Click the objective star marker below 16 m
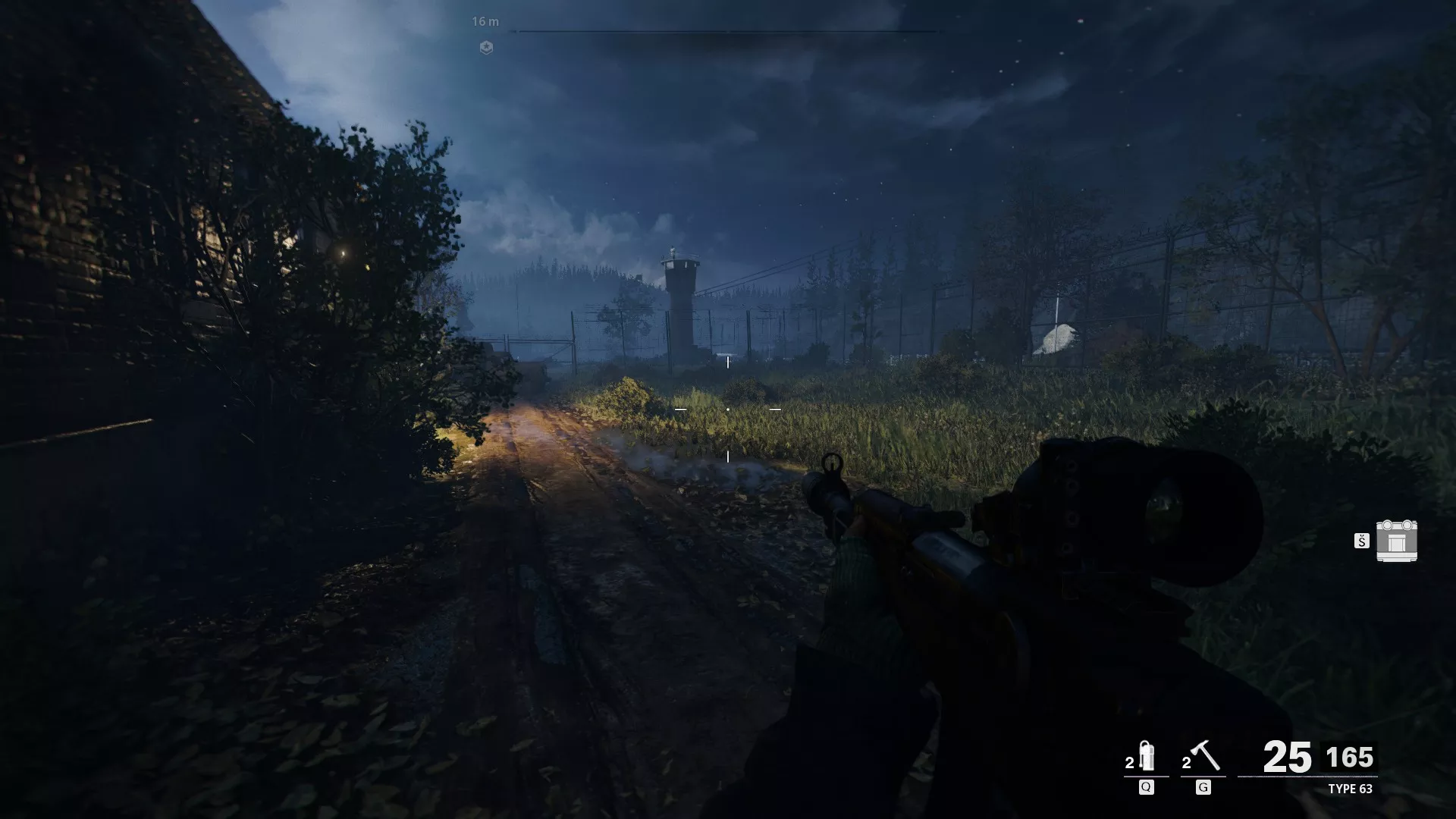The height and width of the screenshot is (819, 1456). click(x=485, y=48)
